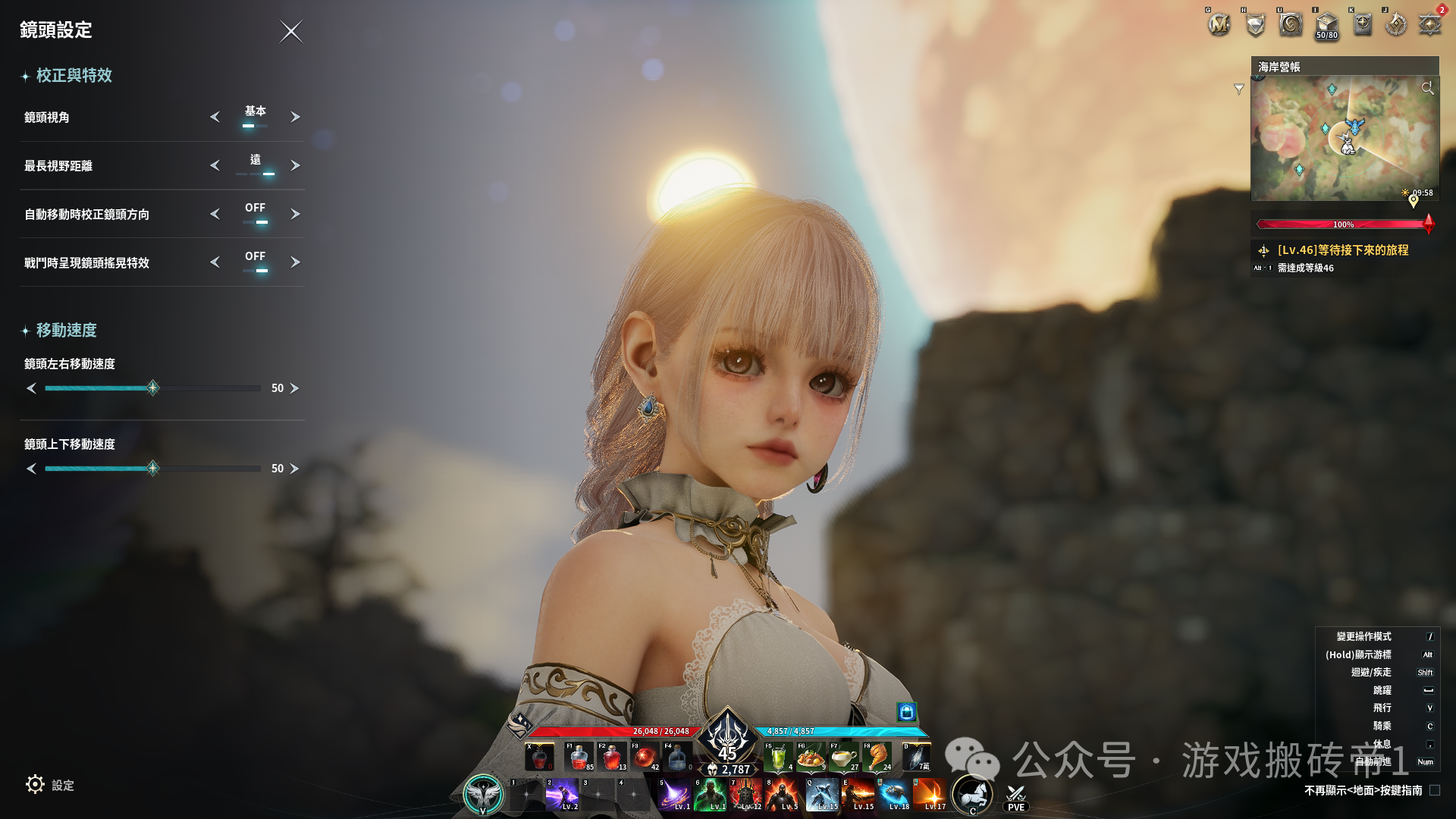Turn on 戰鬥時呈現鏡頭搖晃特效 using right arrow
This screenshot has width=1456, height=819.
295,262
